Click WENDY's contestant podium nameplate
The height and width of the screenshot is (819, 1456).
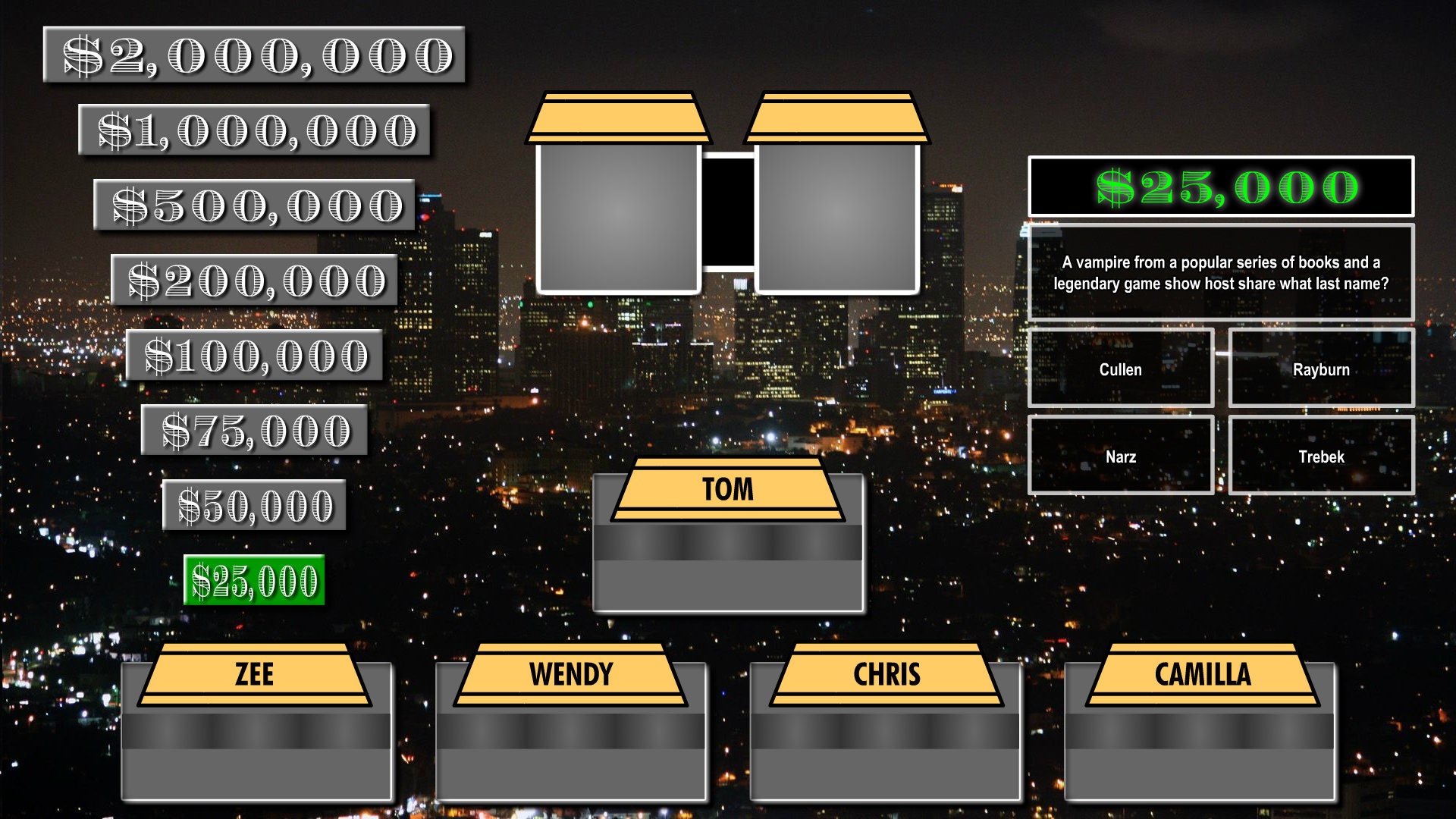click(x=571, y=675)
